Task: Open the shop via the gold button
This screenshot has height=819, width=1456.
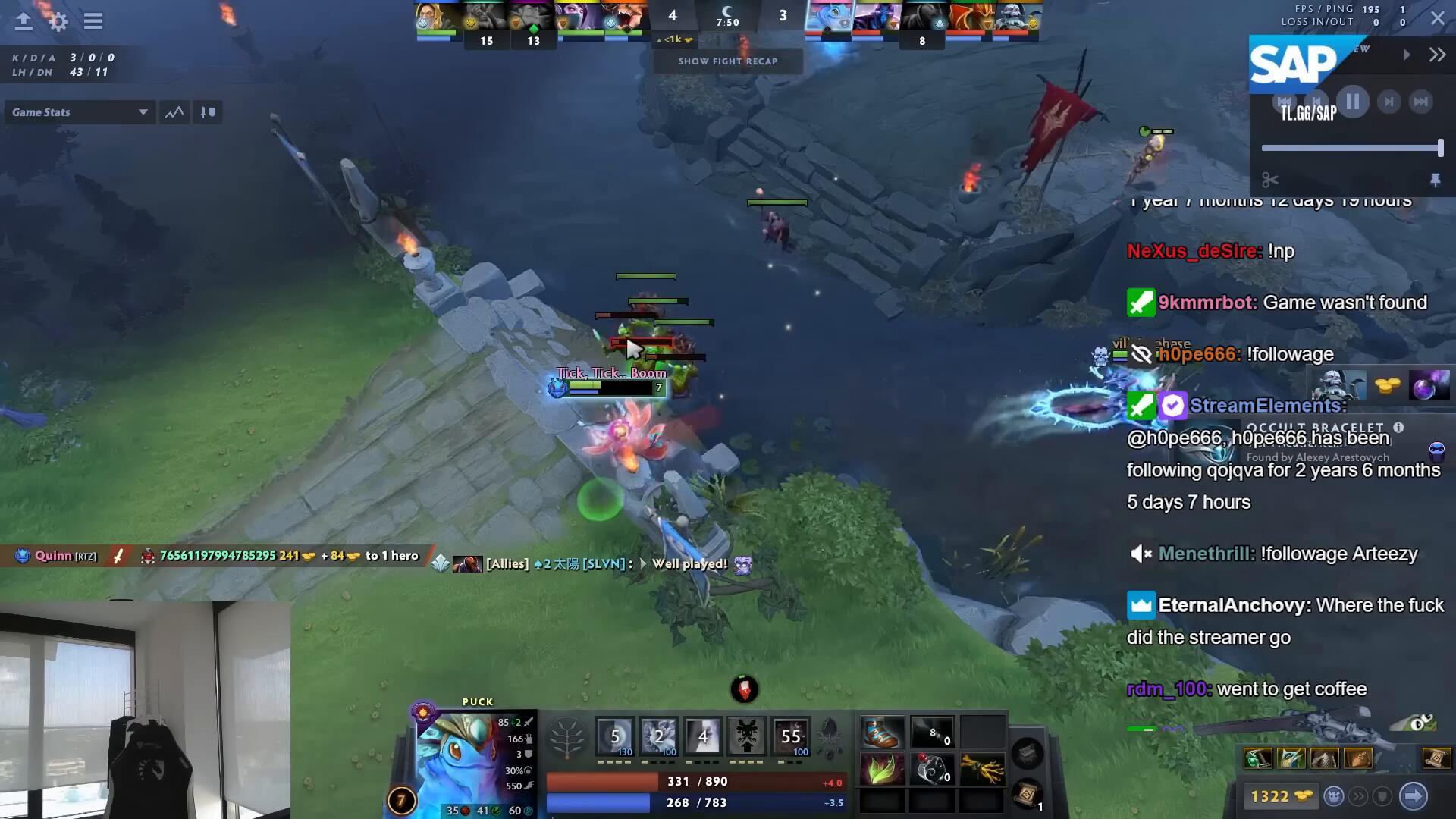Action: 1281,796
